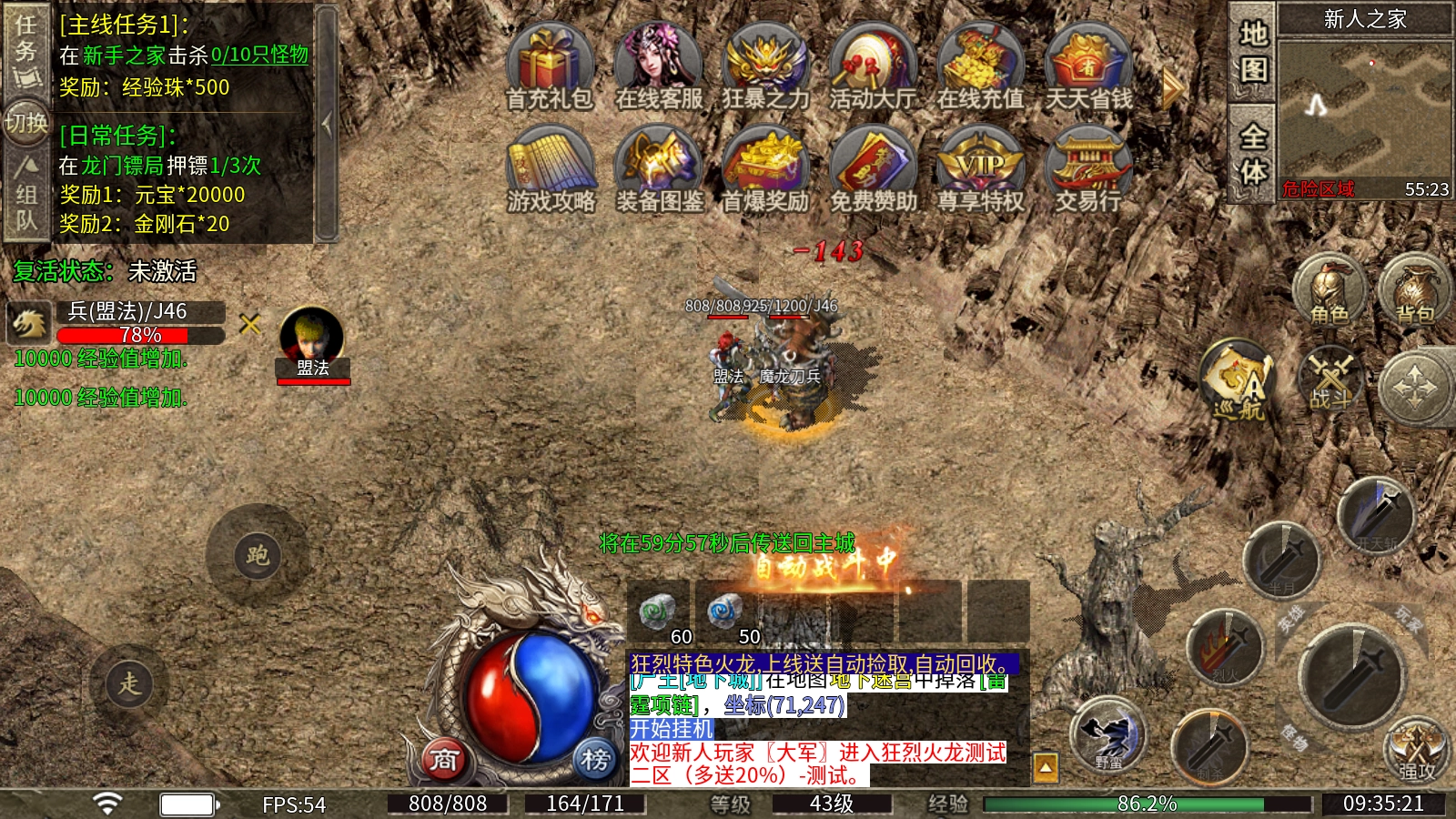Open the 活动大厅 event hall
This screenshot has width=1456, height=819.
pyautogui.click(x=873, y=68)
